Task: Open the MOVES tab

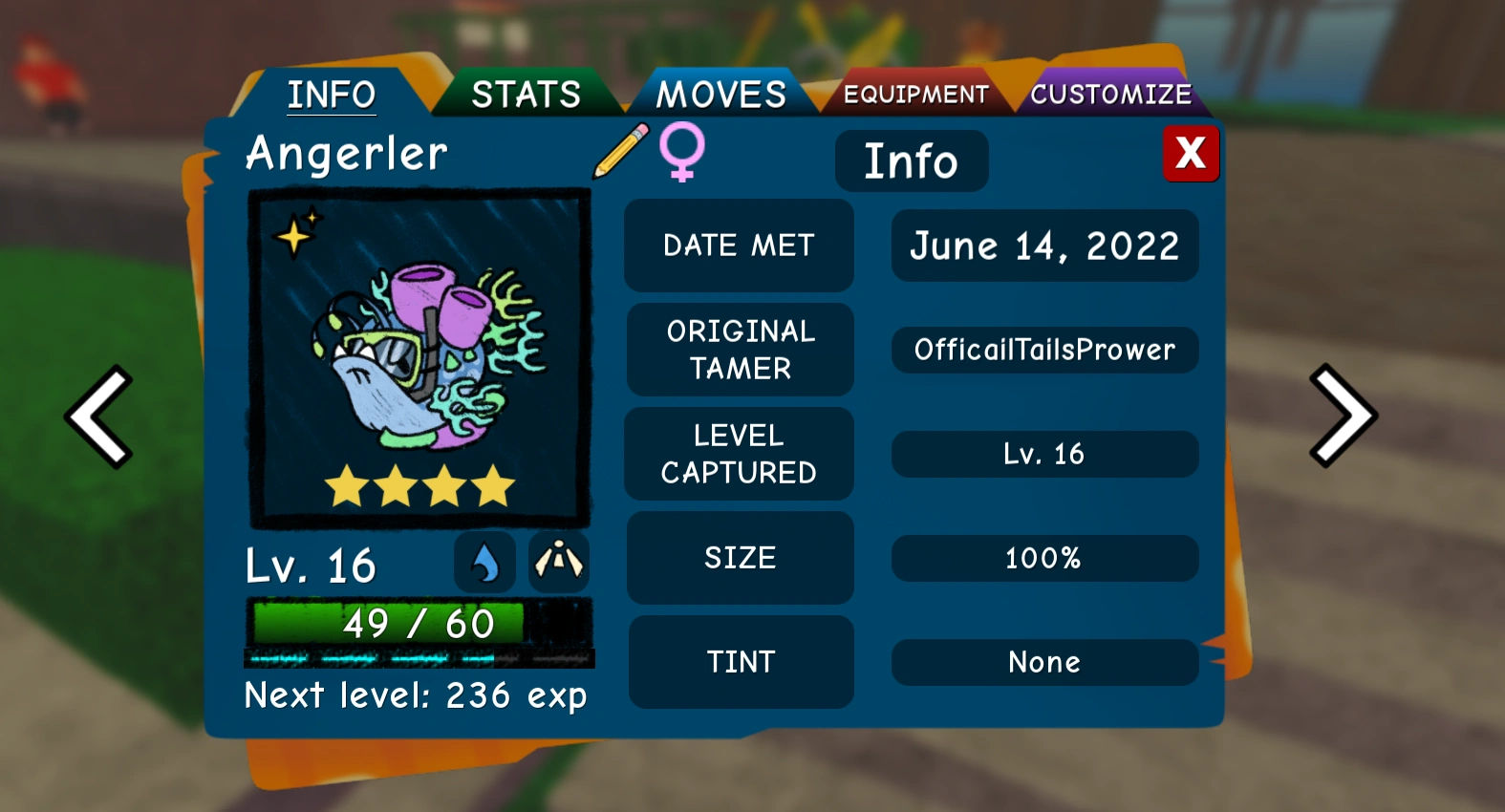Action: [719, 93]
